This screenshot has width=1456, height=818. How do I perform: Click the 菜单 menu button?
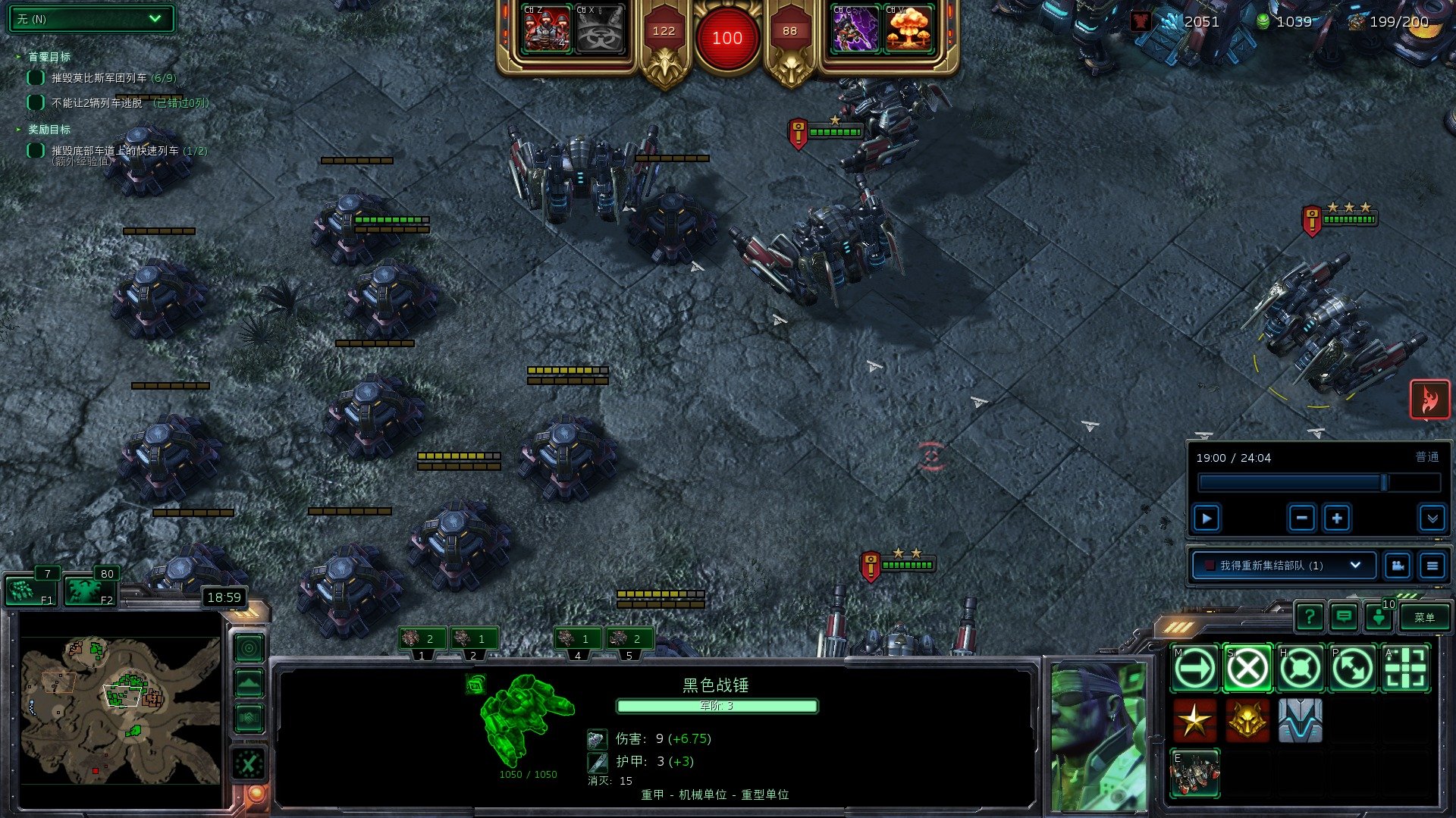(x=1424, y=617)
